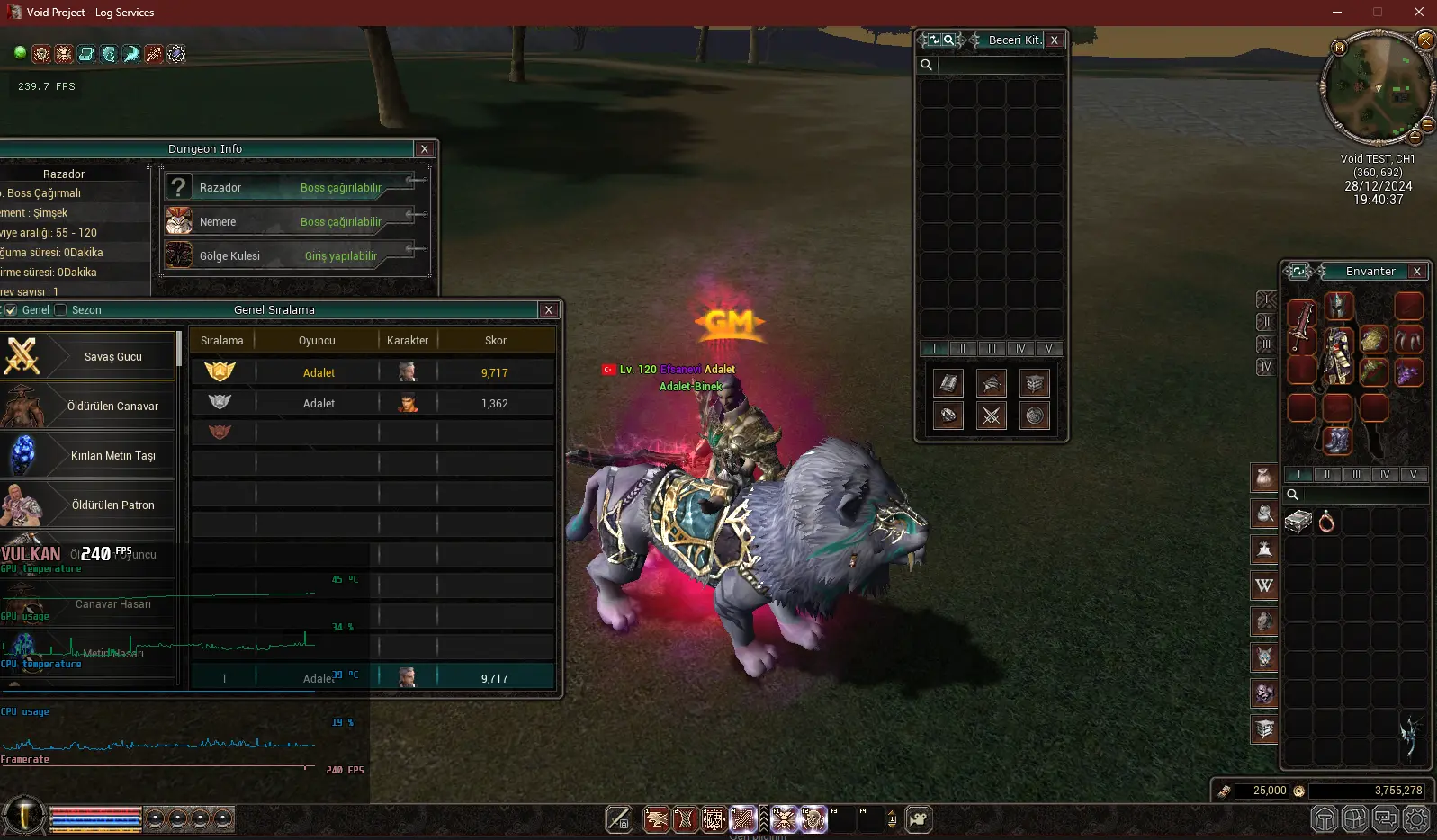
Task: Open the settings gear in bottom bar
Action: 1416,819
